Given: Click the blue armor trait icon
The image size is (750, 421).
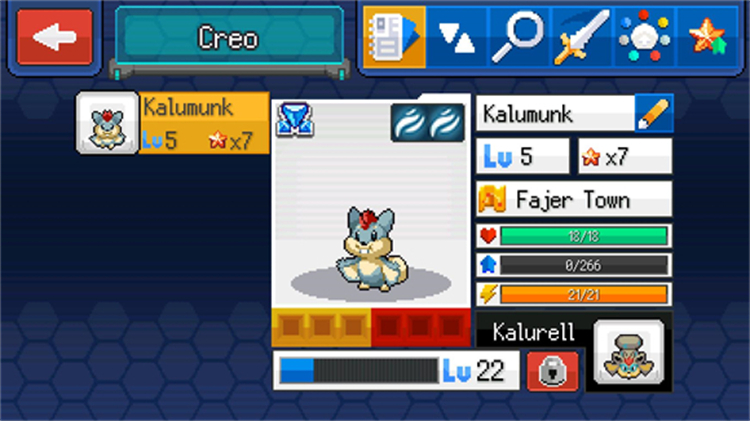Looking at the screenshot, I should click(293, 120).
